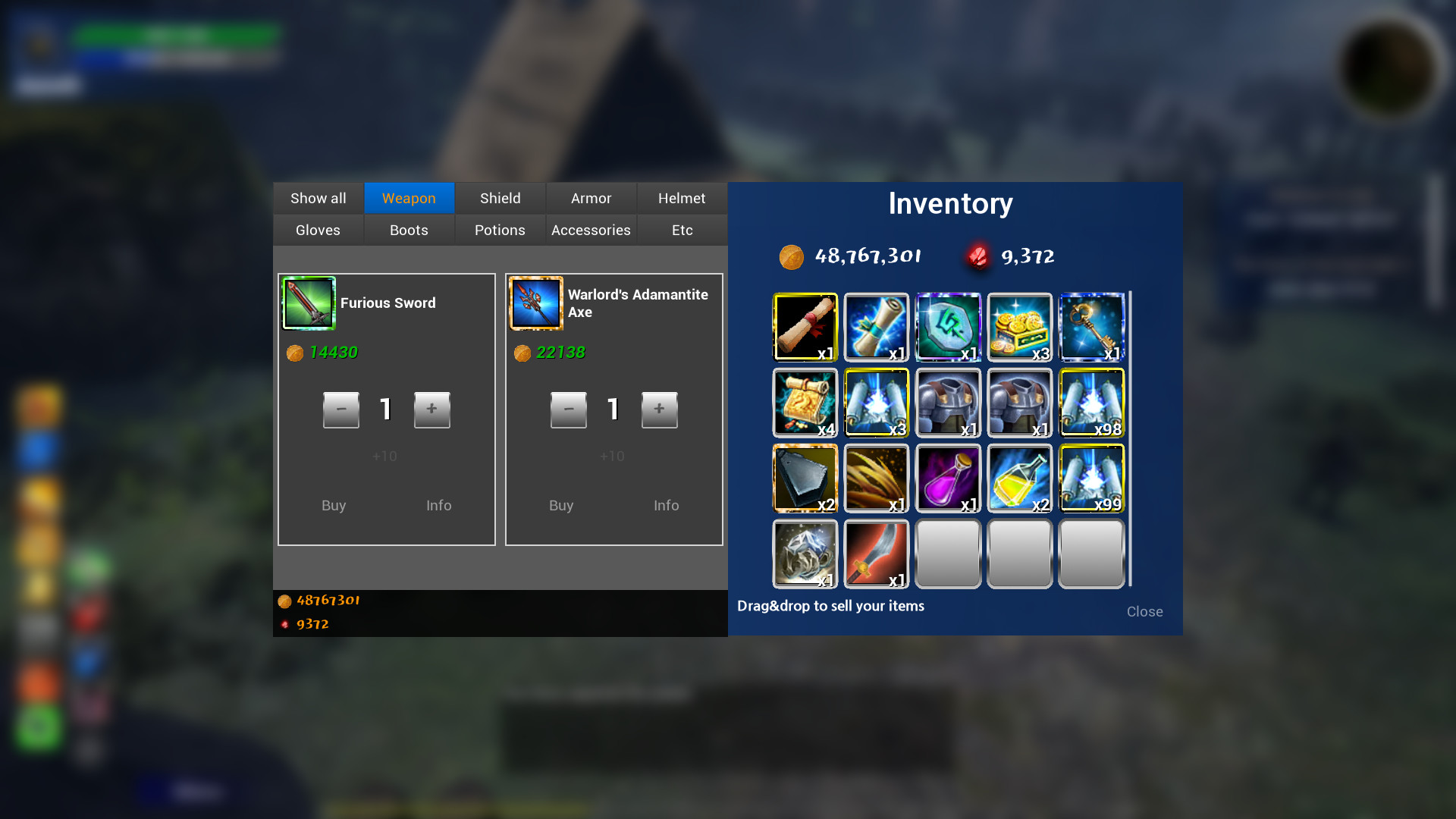This screenshot has width=1456, height=819.
Task: Click the chest of gold coins item x3
Action: 1019,328
